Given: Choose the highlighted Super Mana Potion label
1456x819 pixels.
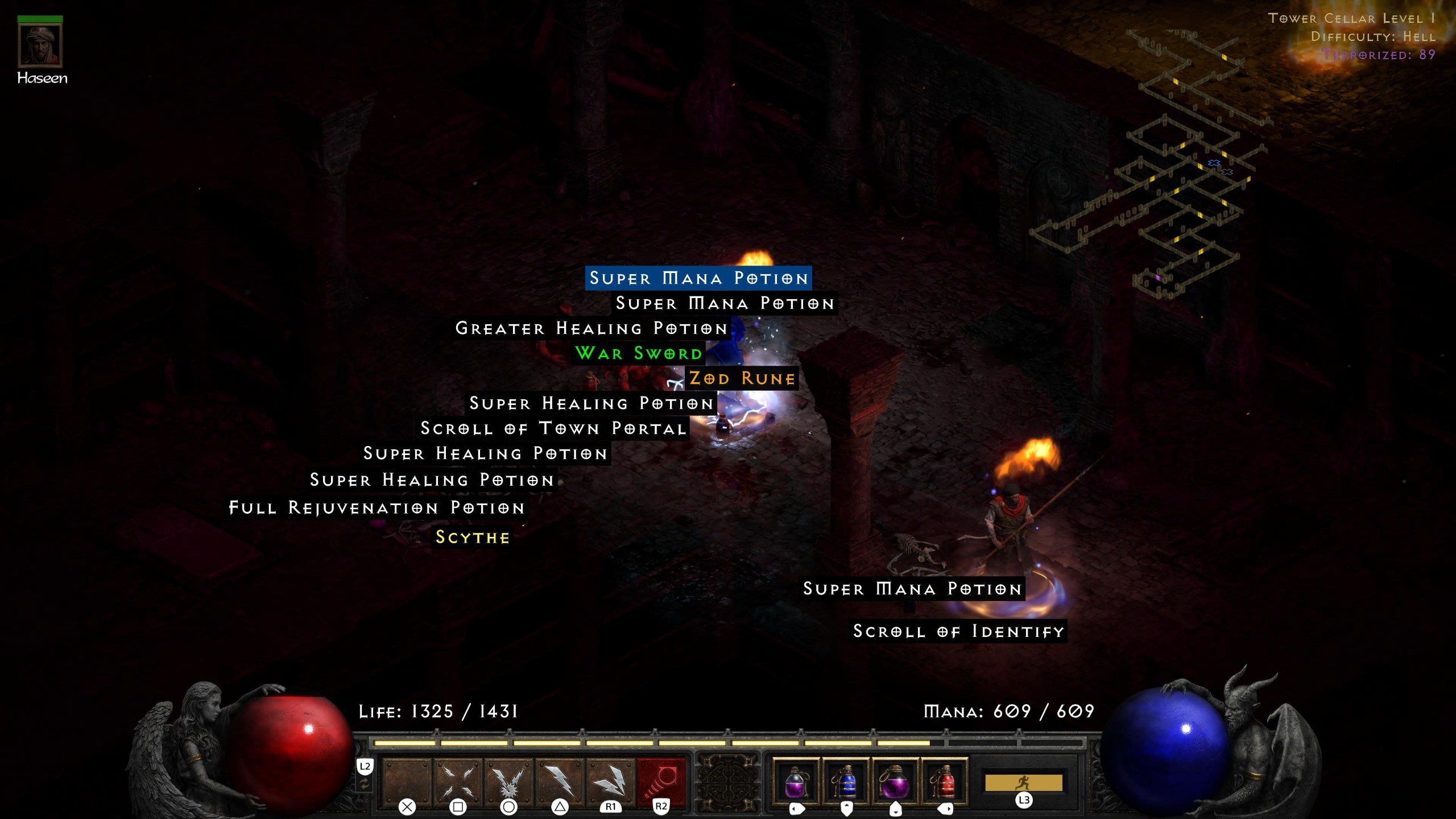Looking at the screenshot, I should click(x=698, y=278).
